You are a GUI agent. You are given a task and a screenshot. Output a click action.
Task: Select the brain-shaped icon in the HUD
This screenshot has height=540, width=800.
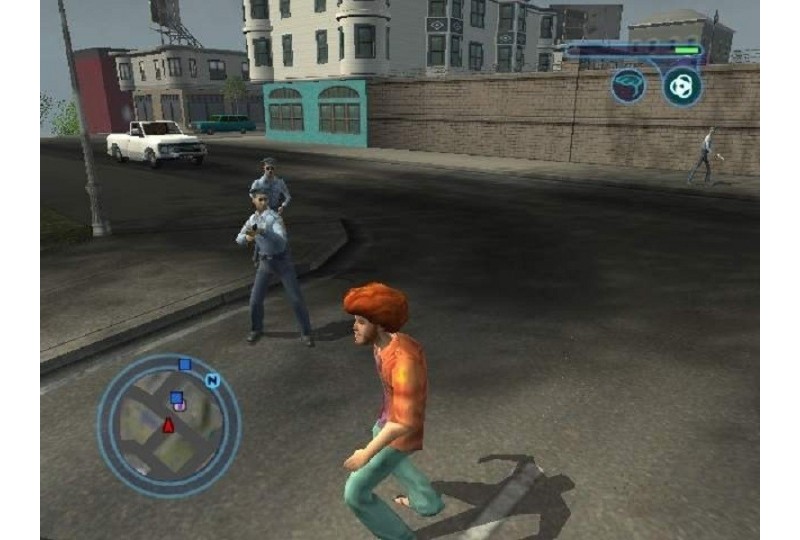[x=628, y=86]
